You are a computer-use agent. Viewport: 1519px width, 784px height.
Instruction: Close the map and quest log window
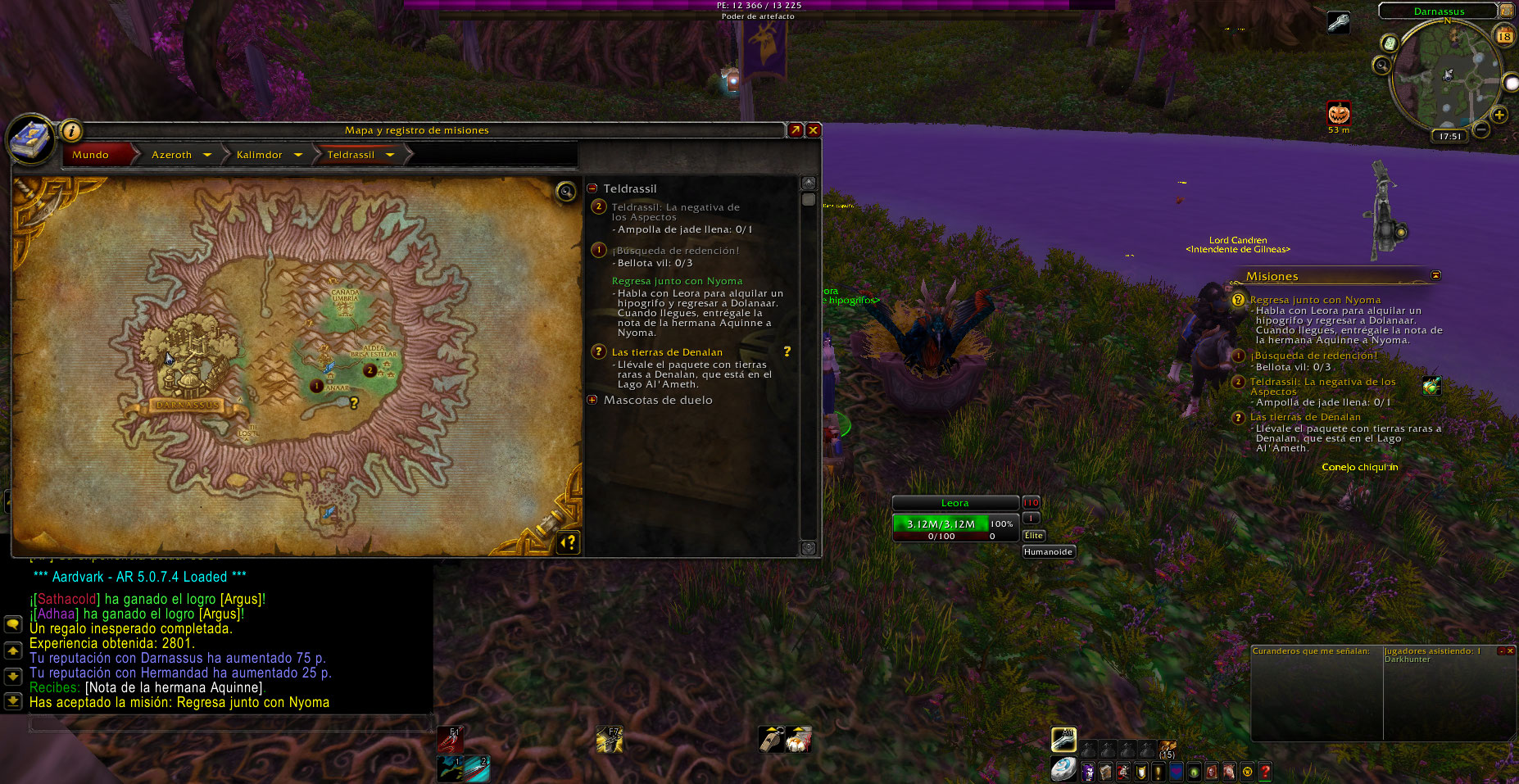(813, 130)
